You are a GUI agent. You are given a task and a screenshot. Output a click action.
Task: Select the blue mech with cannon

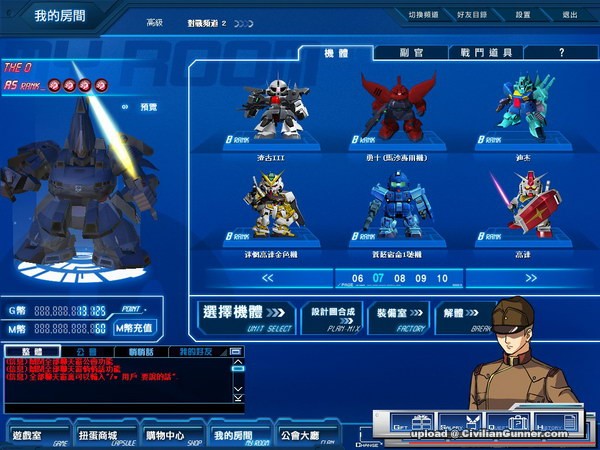pos(397,205)
